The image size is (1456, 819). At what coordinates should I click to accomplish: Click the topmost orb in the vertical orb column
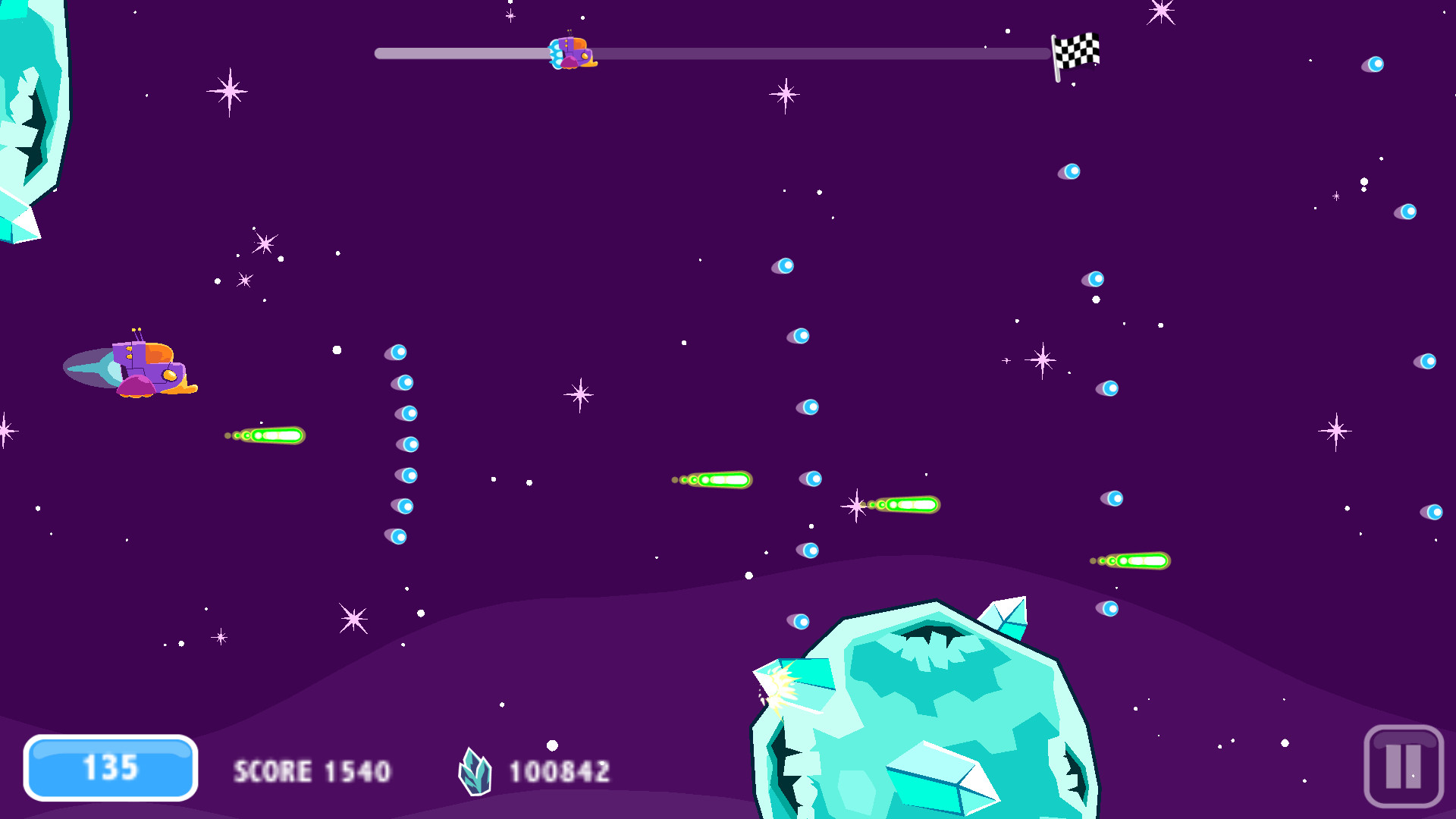pyautogui.click(x=399, y=352)
